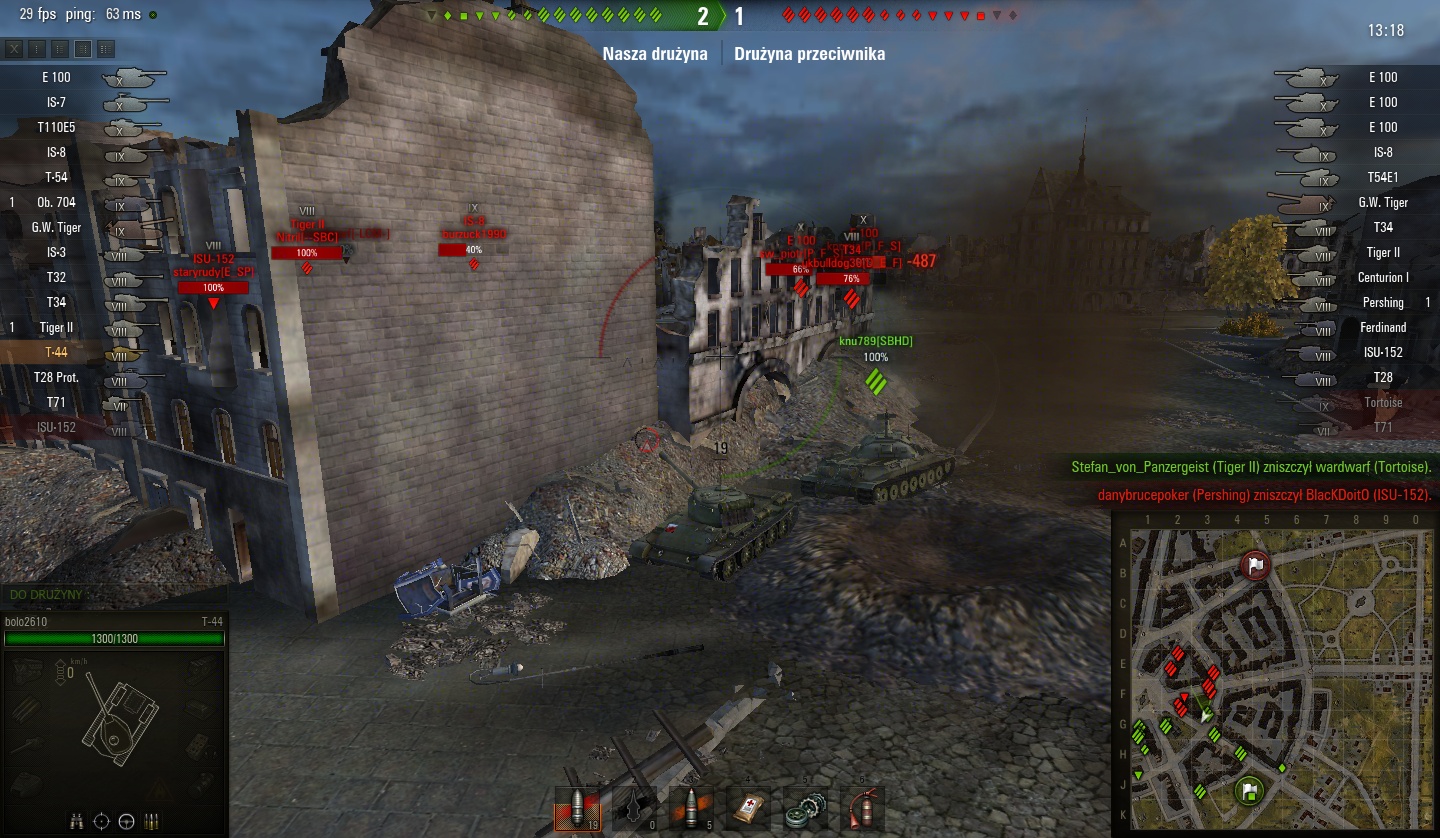
Task: Click the three-bullets loader icon
Action: point(152,821)
